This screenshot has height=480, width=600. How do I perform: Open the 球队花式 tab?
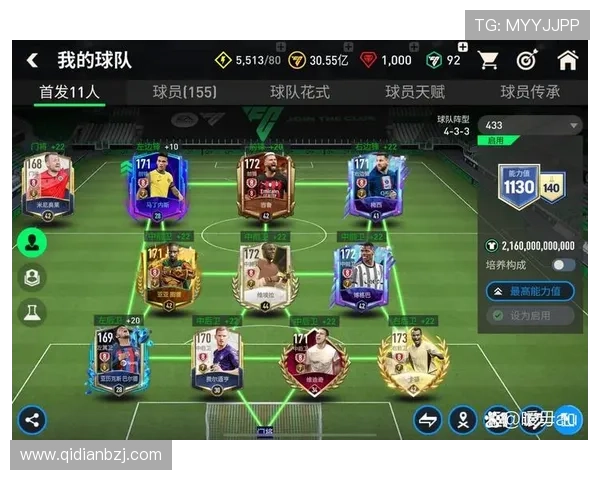300,92
